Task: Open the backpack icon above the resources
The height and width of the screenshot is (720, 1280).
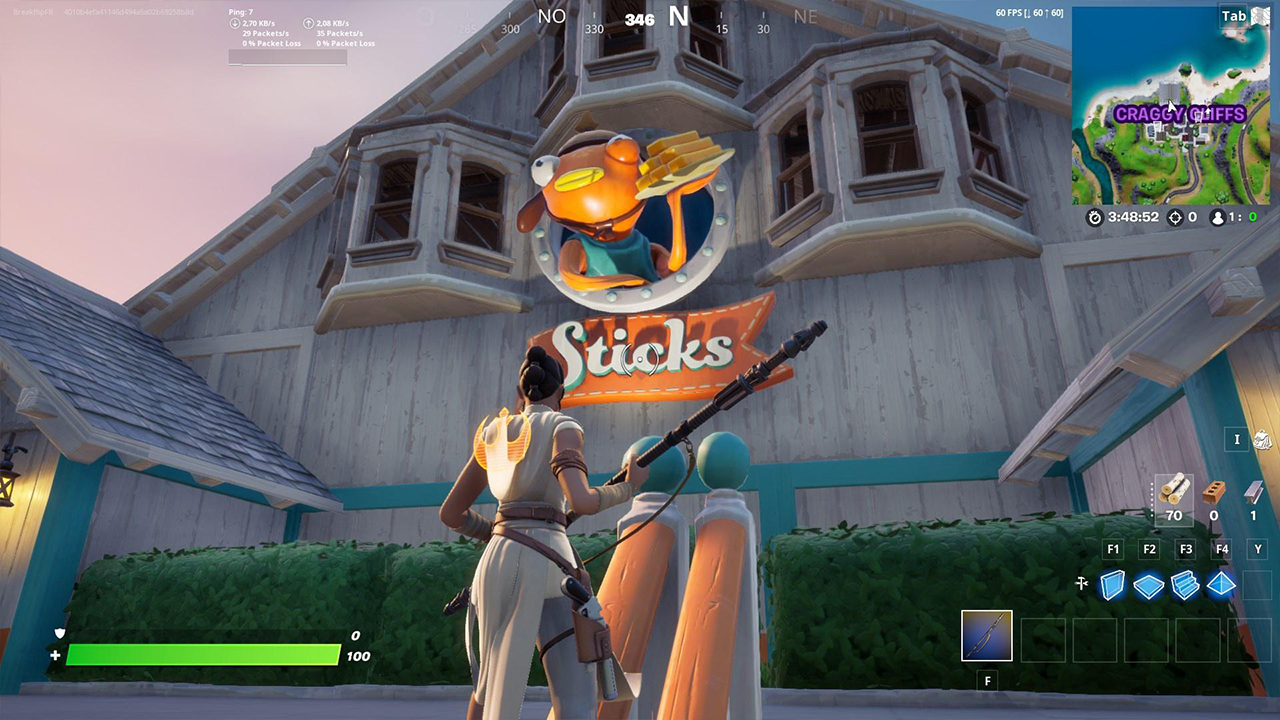Action: coord(1262,440)
